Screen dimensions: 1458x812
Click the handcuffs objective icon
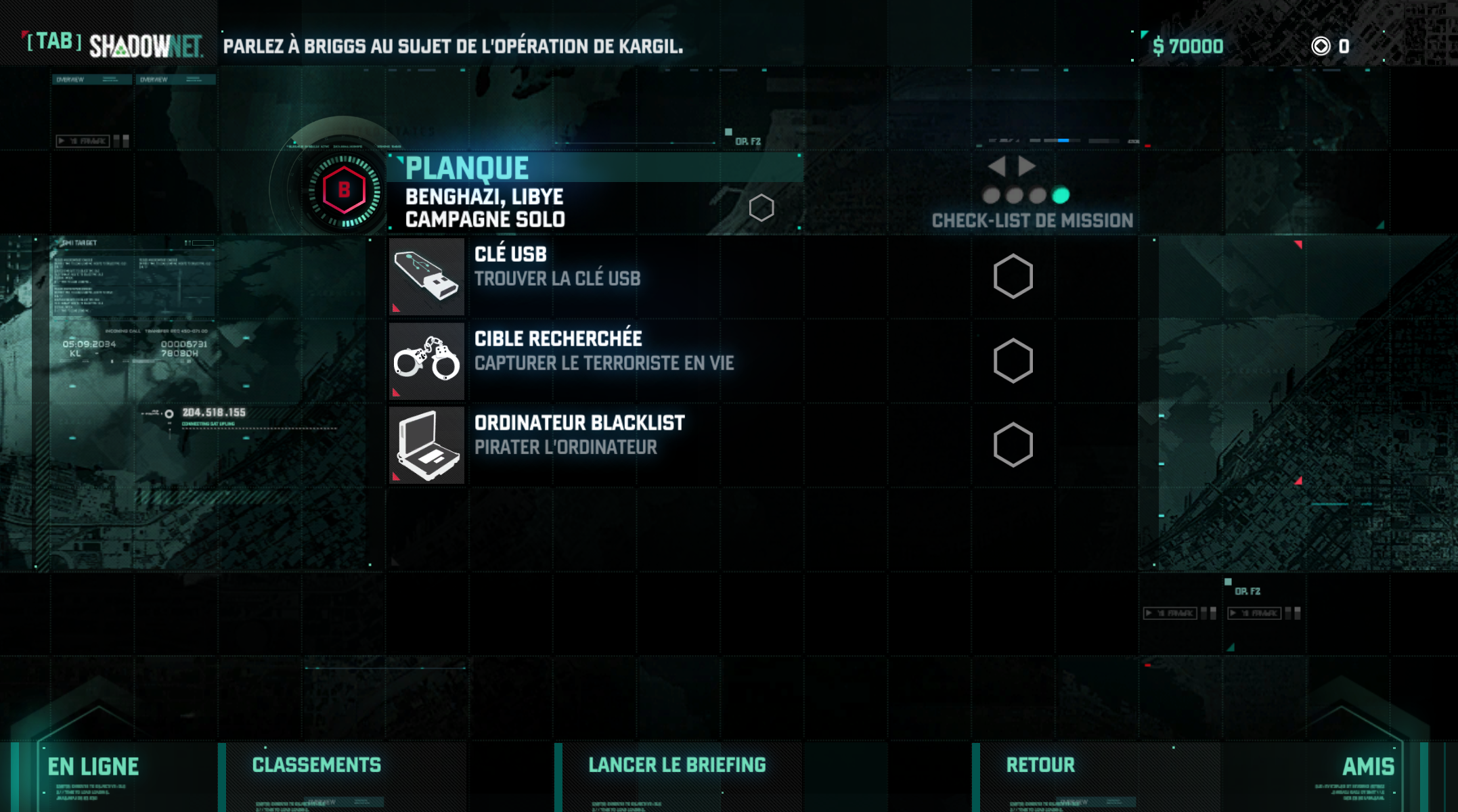(x=427, y=361)
